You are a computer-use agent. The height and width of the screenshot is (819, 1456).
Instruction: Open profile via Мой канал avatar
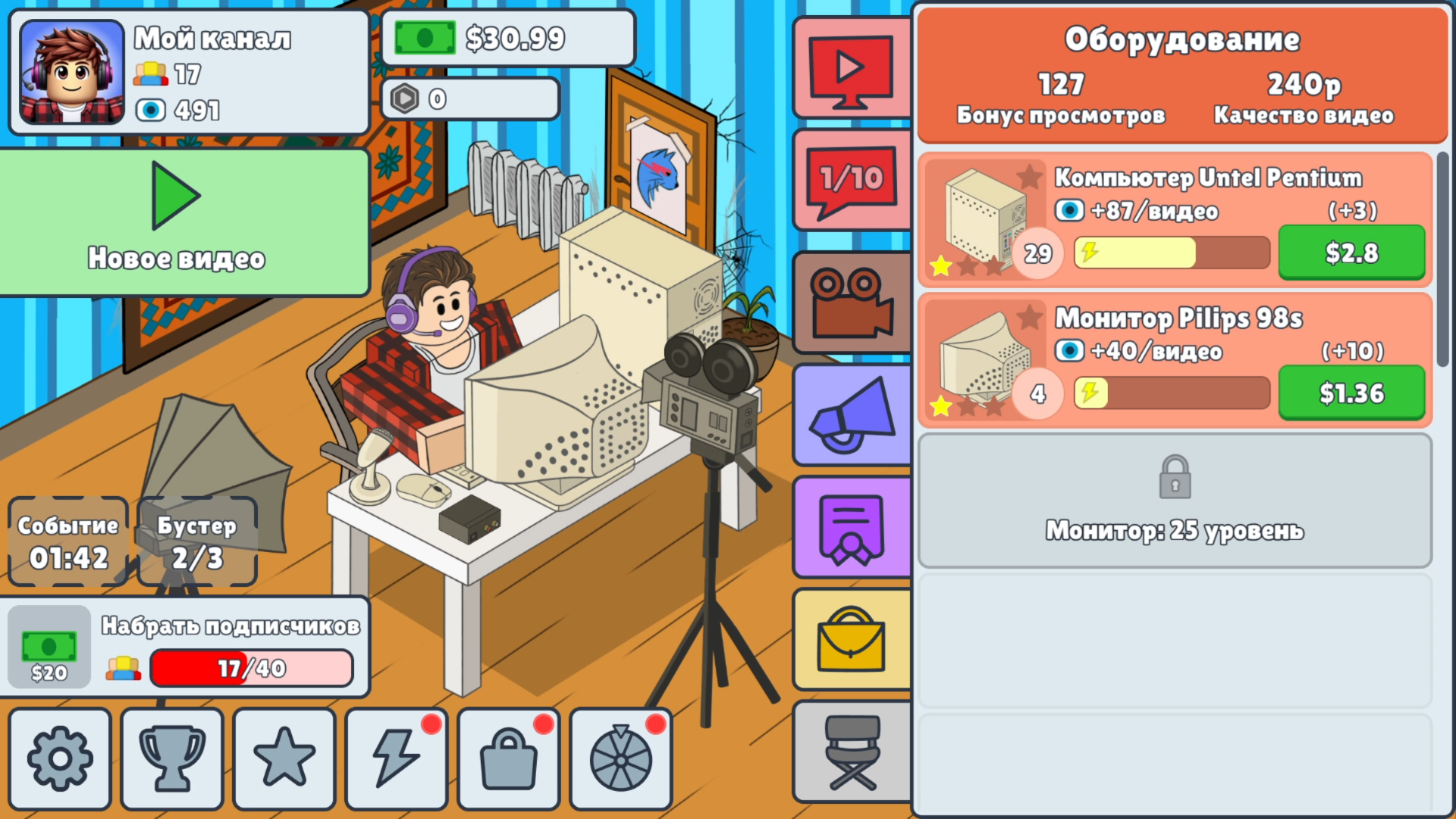(72, 72)
